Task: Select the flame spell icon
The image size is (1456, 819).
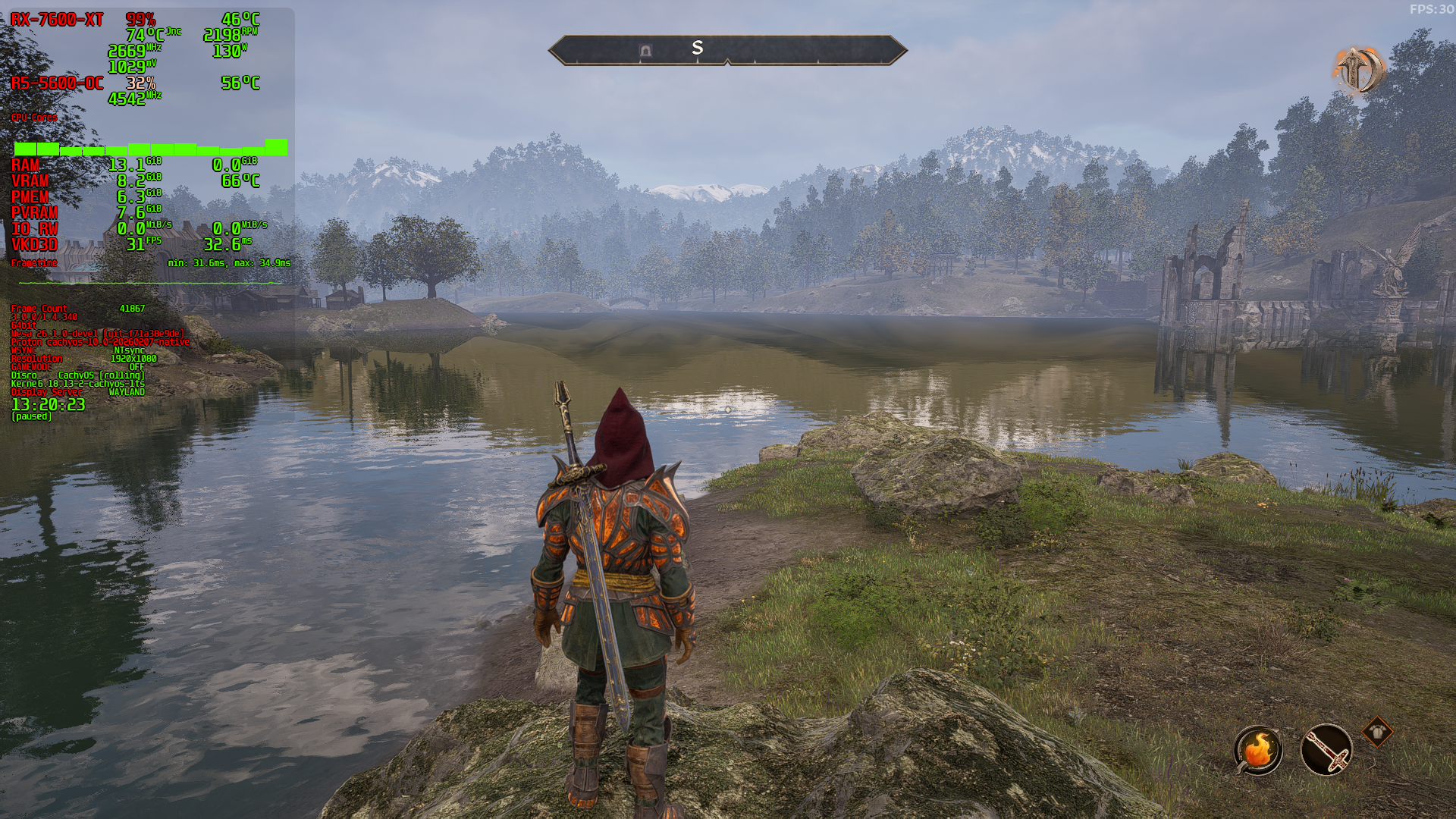Action: 1258,750
